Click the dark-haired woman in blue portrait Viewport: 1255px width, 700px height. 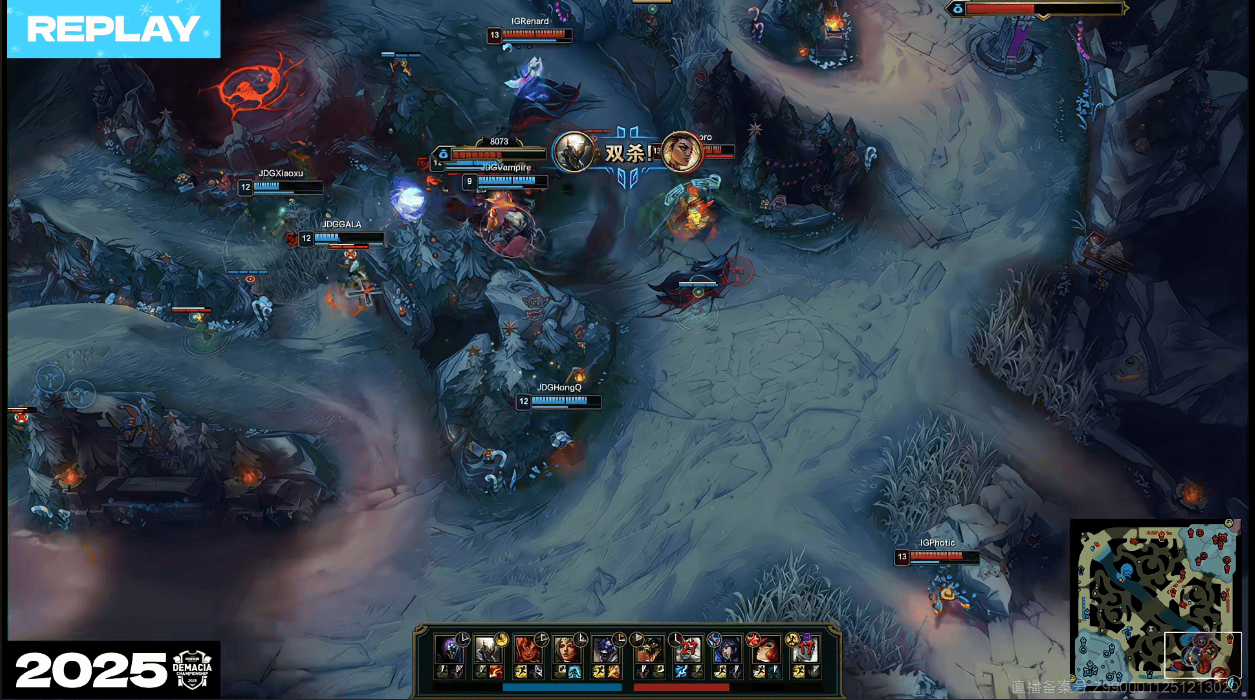click(727, 648)
